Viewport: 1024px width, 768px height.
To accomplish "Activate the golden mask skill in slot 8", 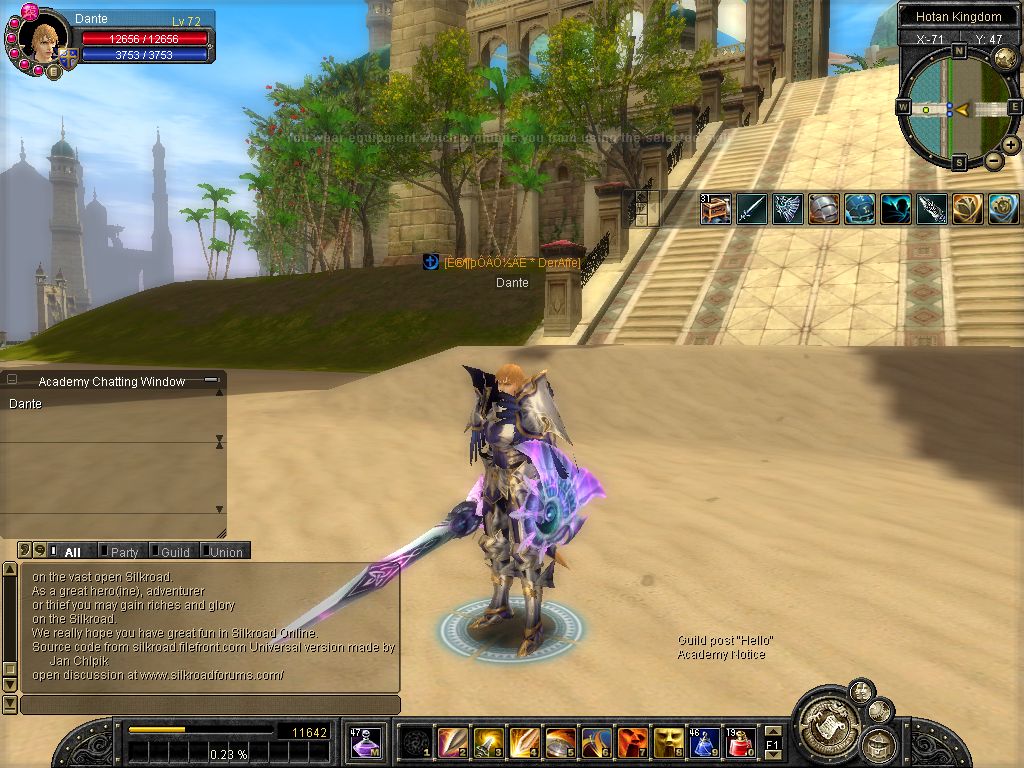I will 668,743.
